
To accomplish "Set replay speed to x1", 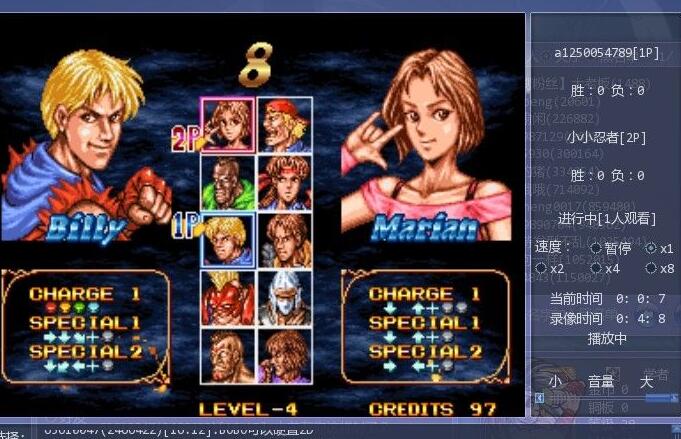I will [652, 248].
